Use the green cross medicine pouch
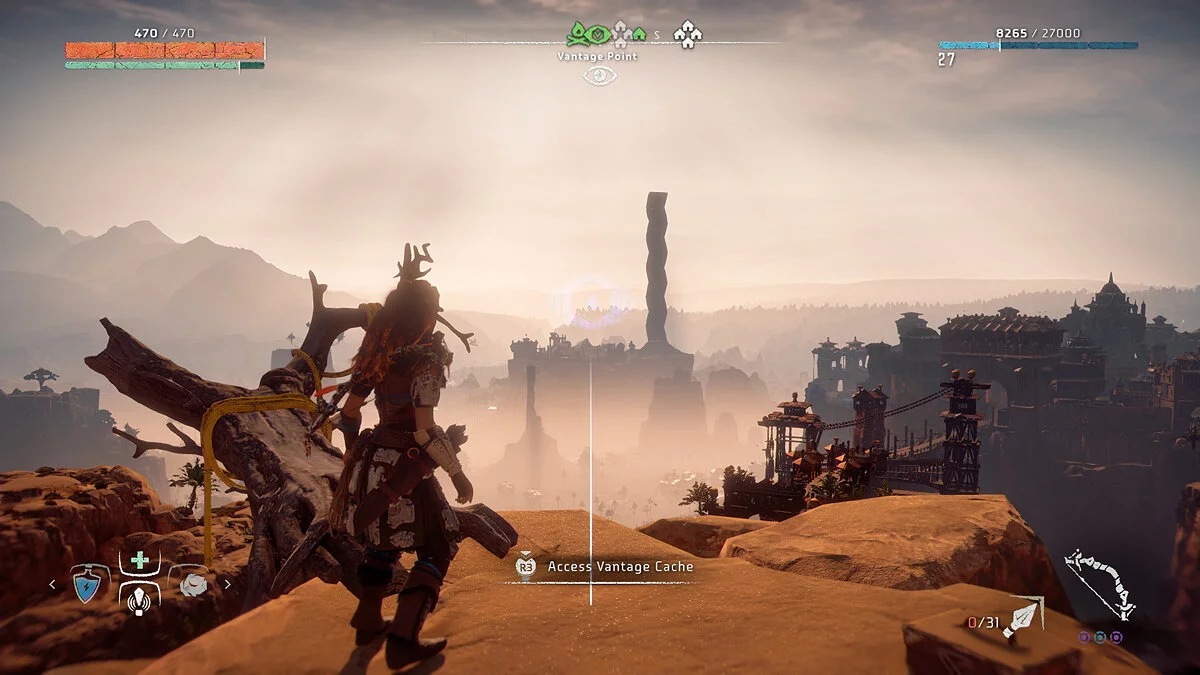This screenshot has width=1200, height=675. pyautogui.click(x=140, y=561)
